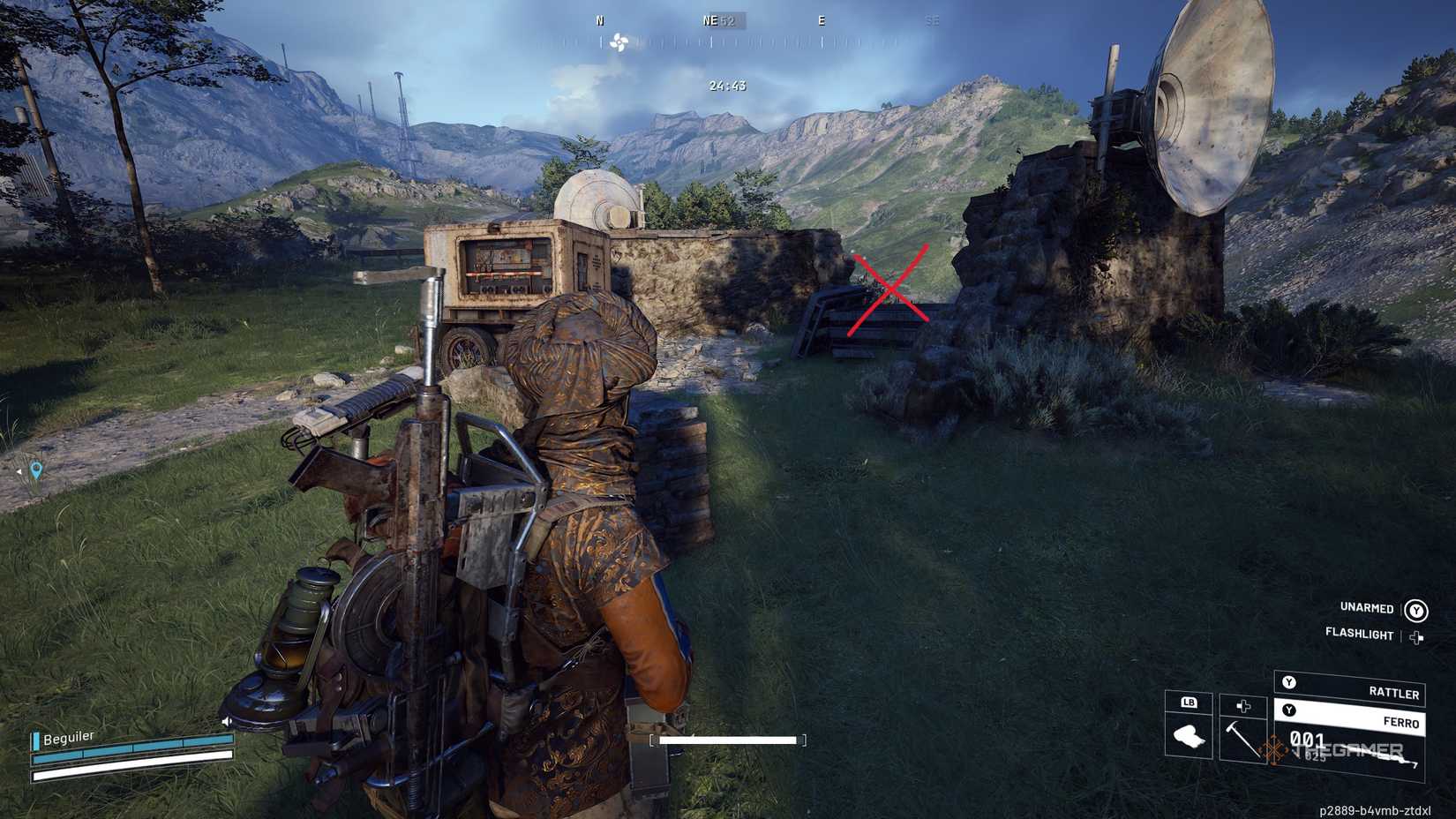1456x819 pixels.
Task: Click the red X marker on the stairs
Action: (891, 289)
